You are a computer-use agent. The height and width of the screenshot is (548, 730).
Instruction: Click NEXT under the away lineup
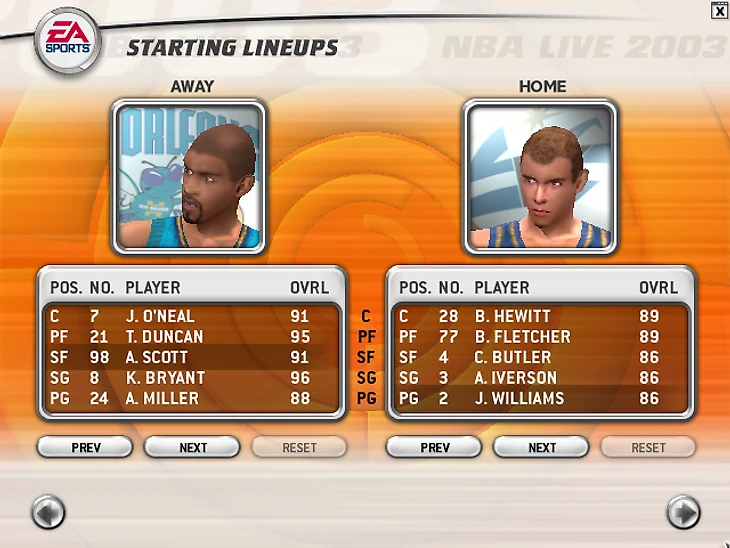193,447
